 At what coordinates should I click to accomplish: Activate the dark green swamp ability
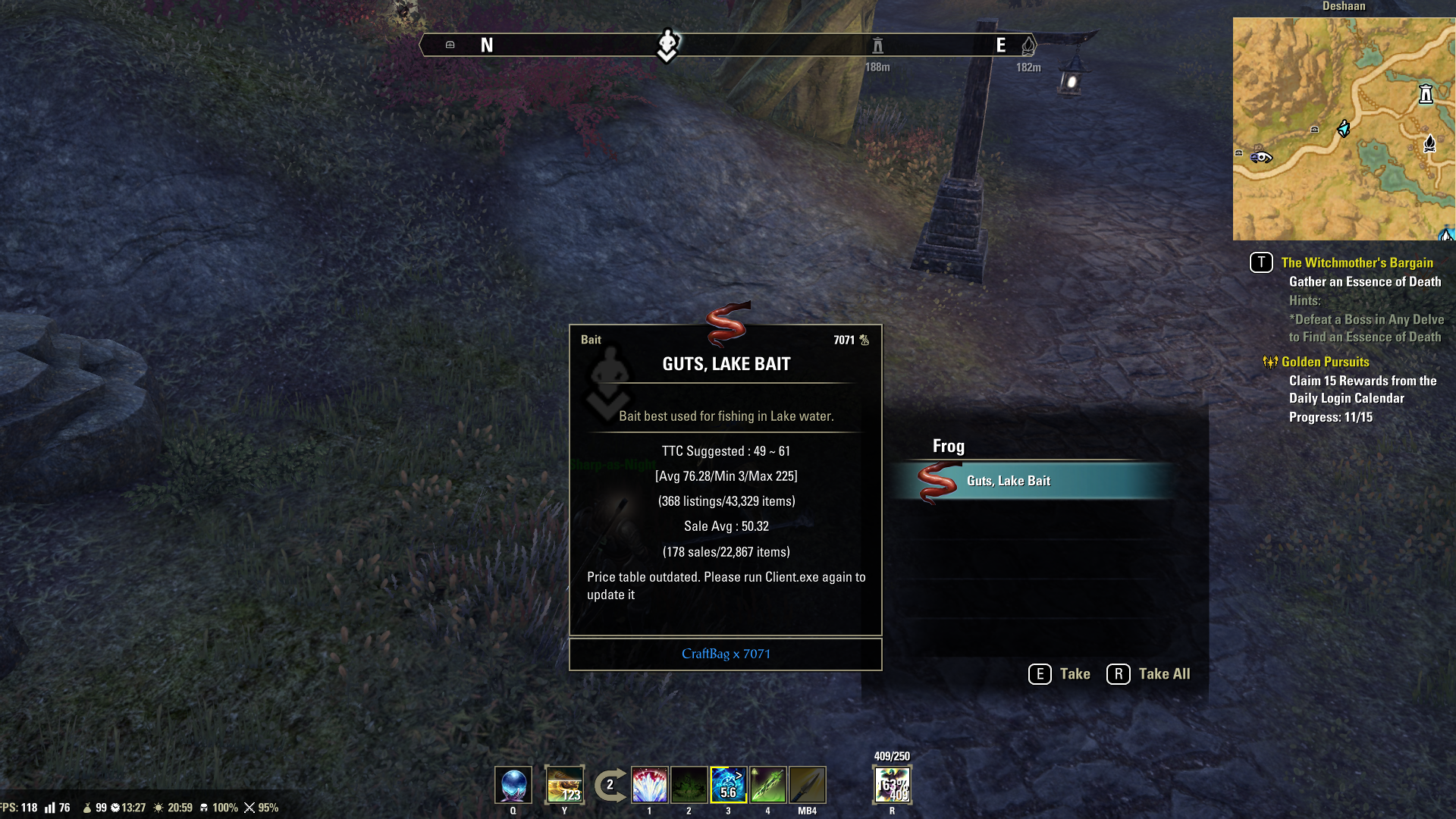point(689,785)
